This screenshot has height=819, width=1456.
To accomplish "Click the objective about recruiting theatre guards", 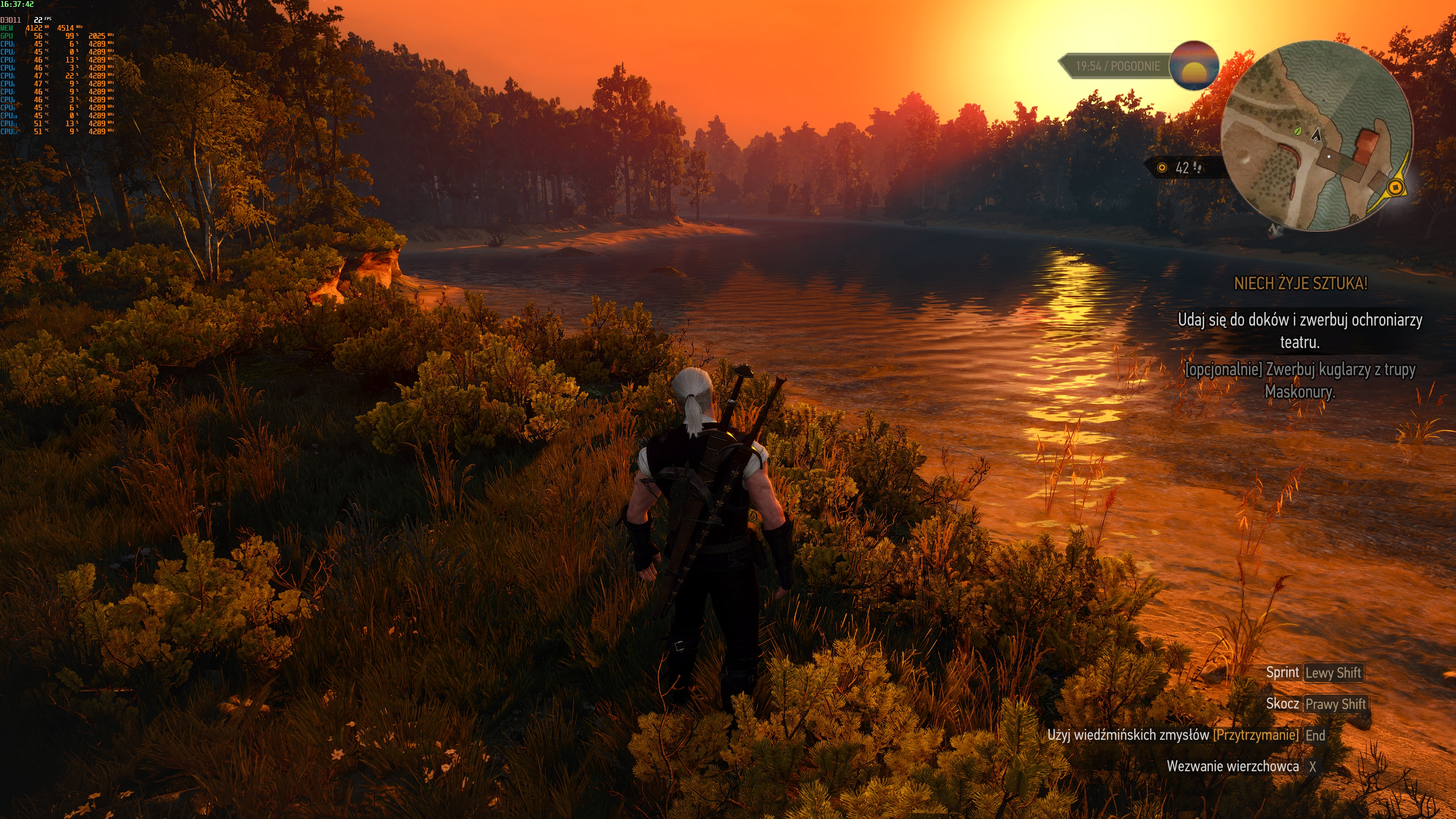I will (x=1300, y=331).
